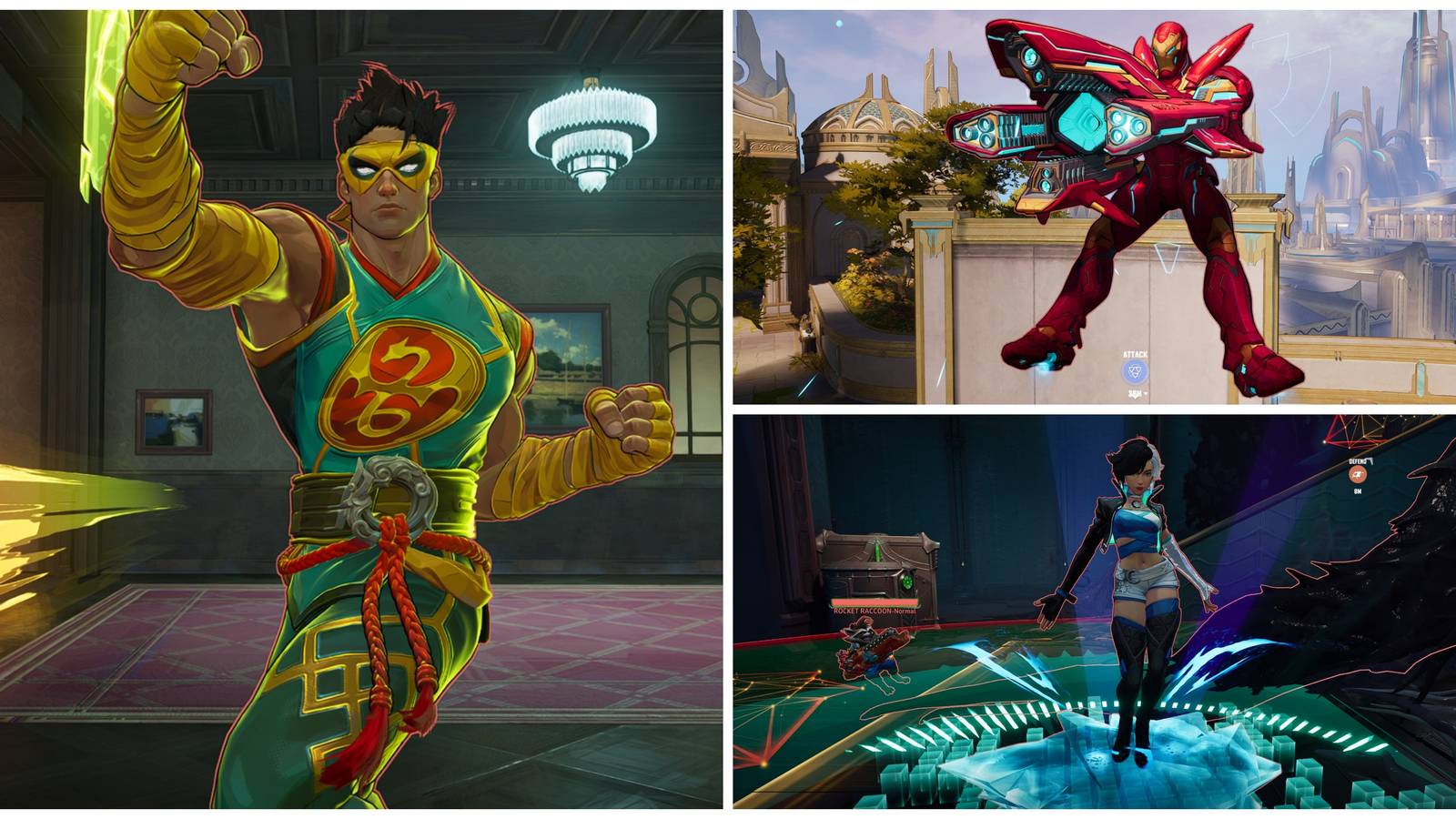Click the ATTACK text above the shield icon

pyautogui.click(x=1135, y=355)
